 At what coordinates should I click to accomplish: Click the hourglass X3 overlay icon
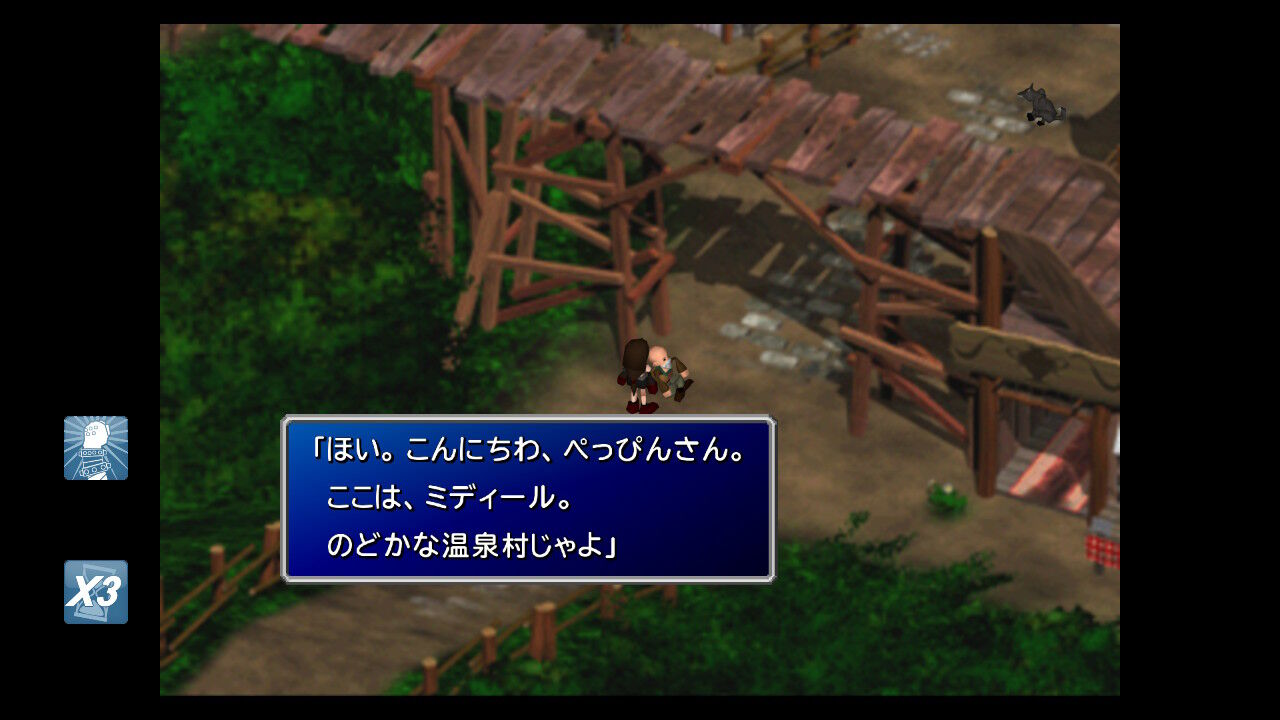[95, 592]
